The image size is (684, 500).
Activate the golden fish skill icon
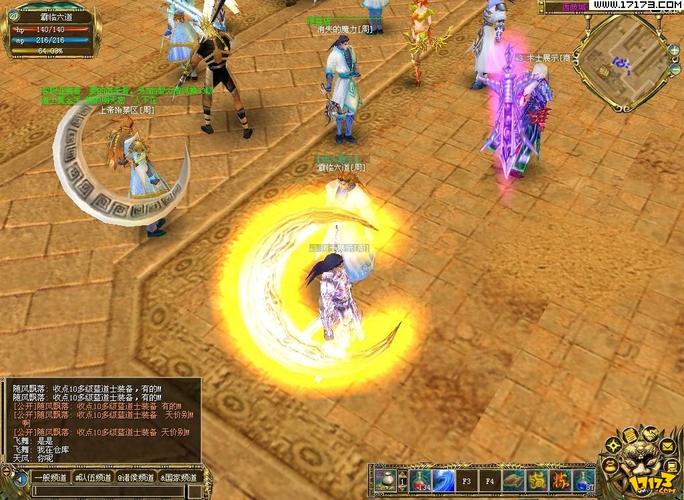coord(515,481)
